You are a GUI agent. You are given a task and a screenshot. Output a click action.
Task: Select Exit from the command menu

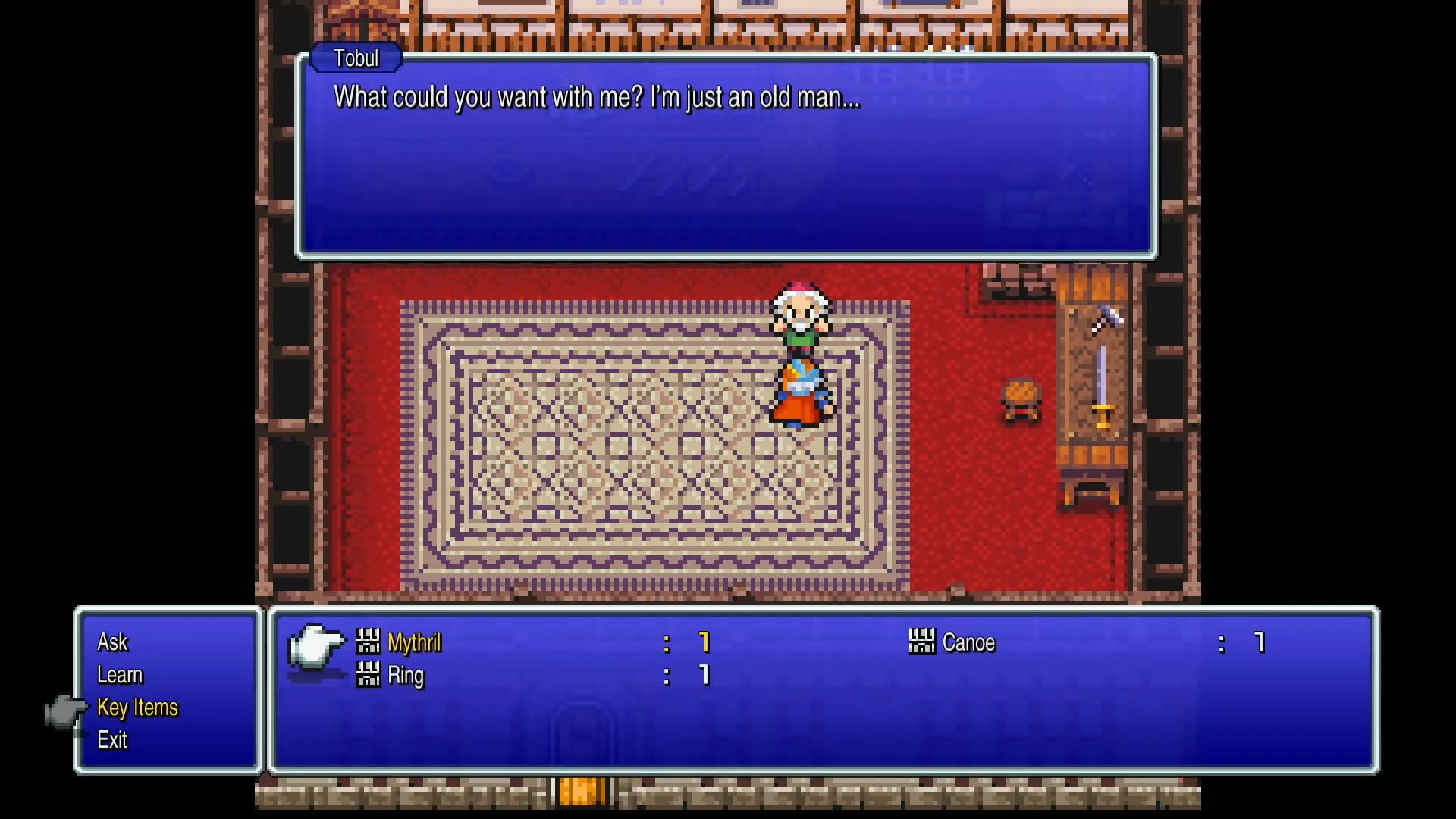click(x=112, y=741)
